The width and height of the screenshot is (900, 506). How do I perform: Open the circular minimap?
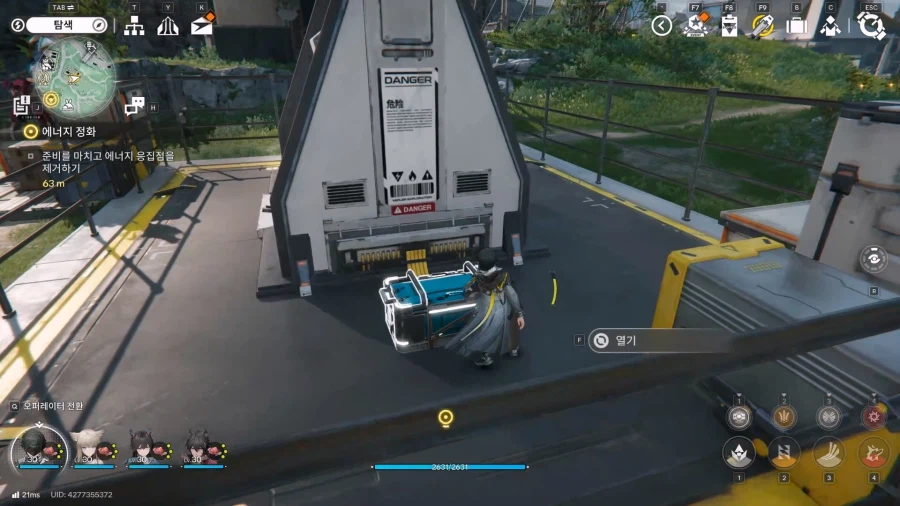coord(74,73)
